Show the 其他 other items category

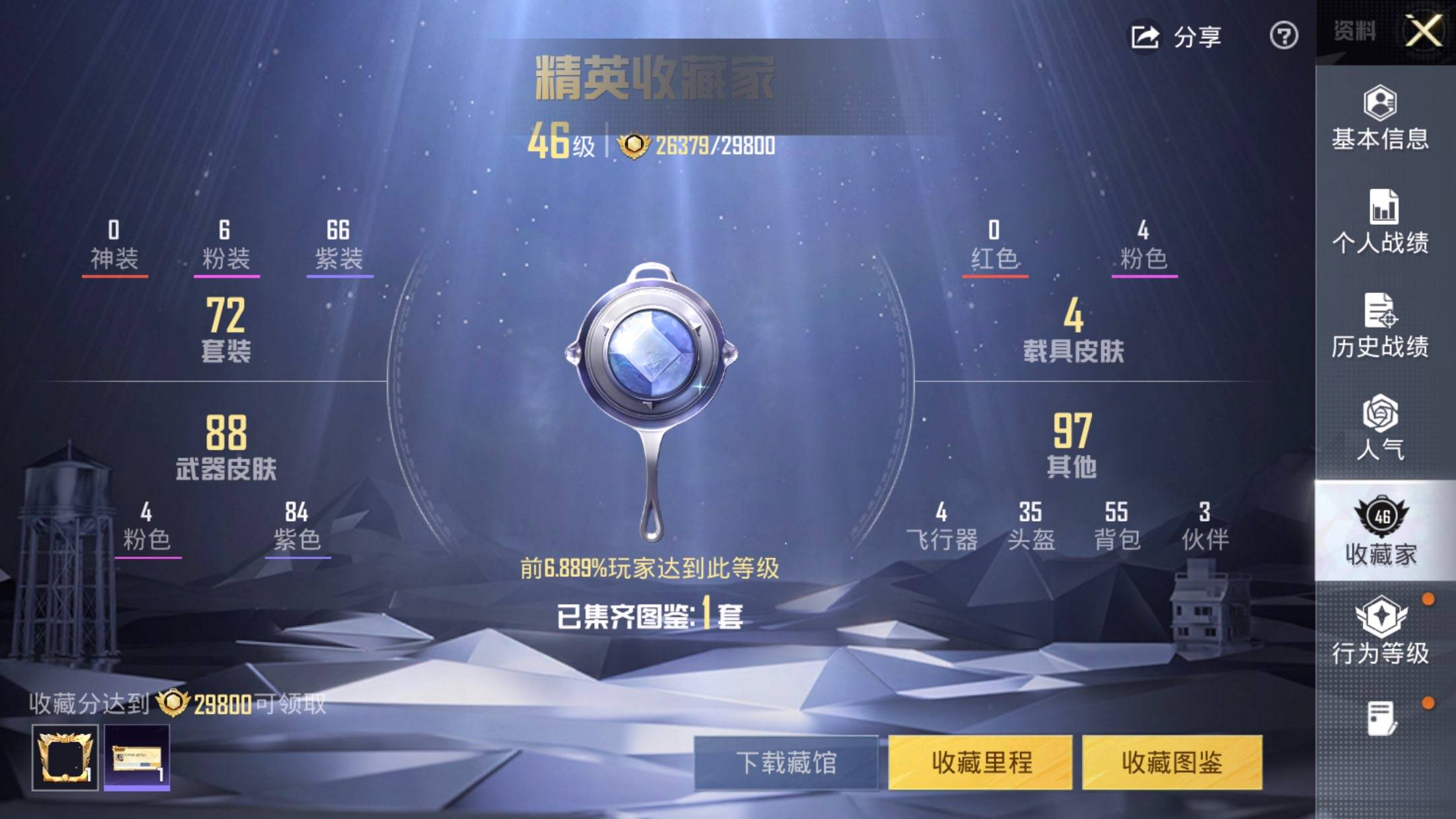point(1072,446)
